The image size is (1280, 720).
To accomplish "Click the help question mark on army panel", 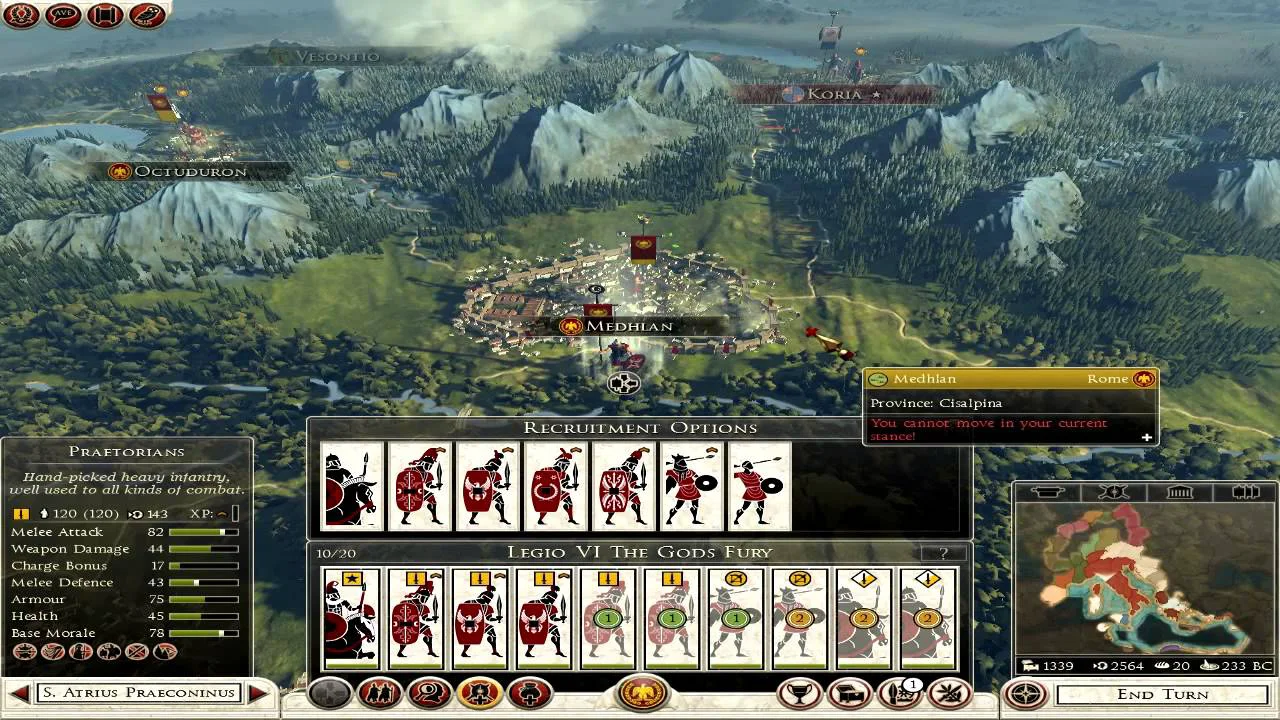I will [x=943, y=552].
